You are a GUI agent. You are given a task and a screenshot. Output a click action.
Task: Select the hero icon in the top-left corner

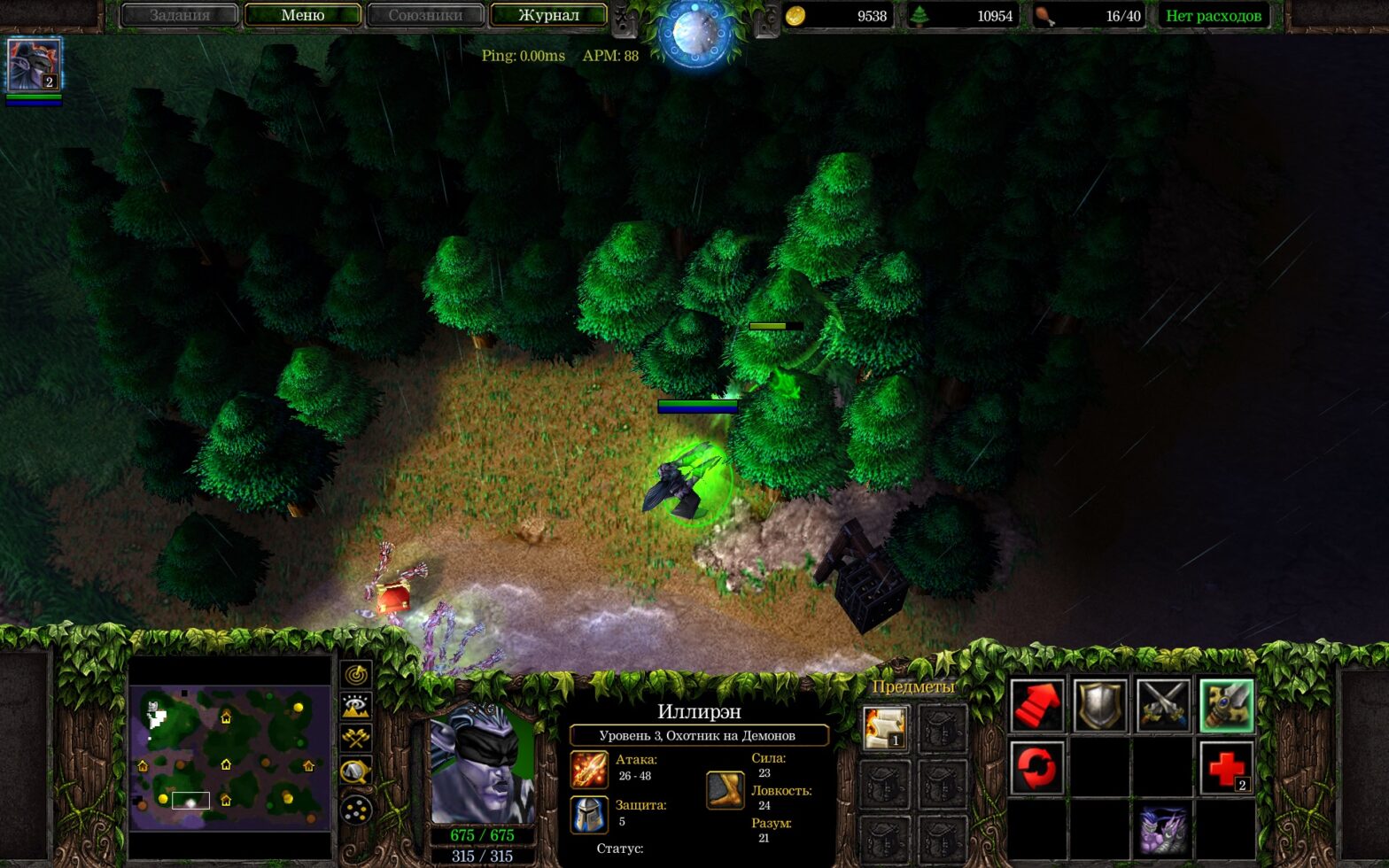click(35, 65)
